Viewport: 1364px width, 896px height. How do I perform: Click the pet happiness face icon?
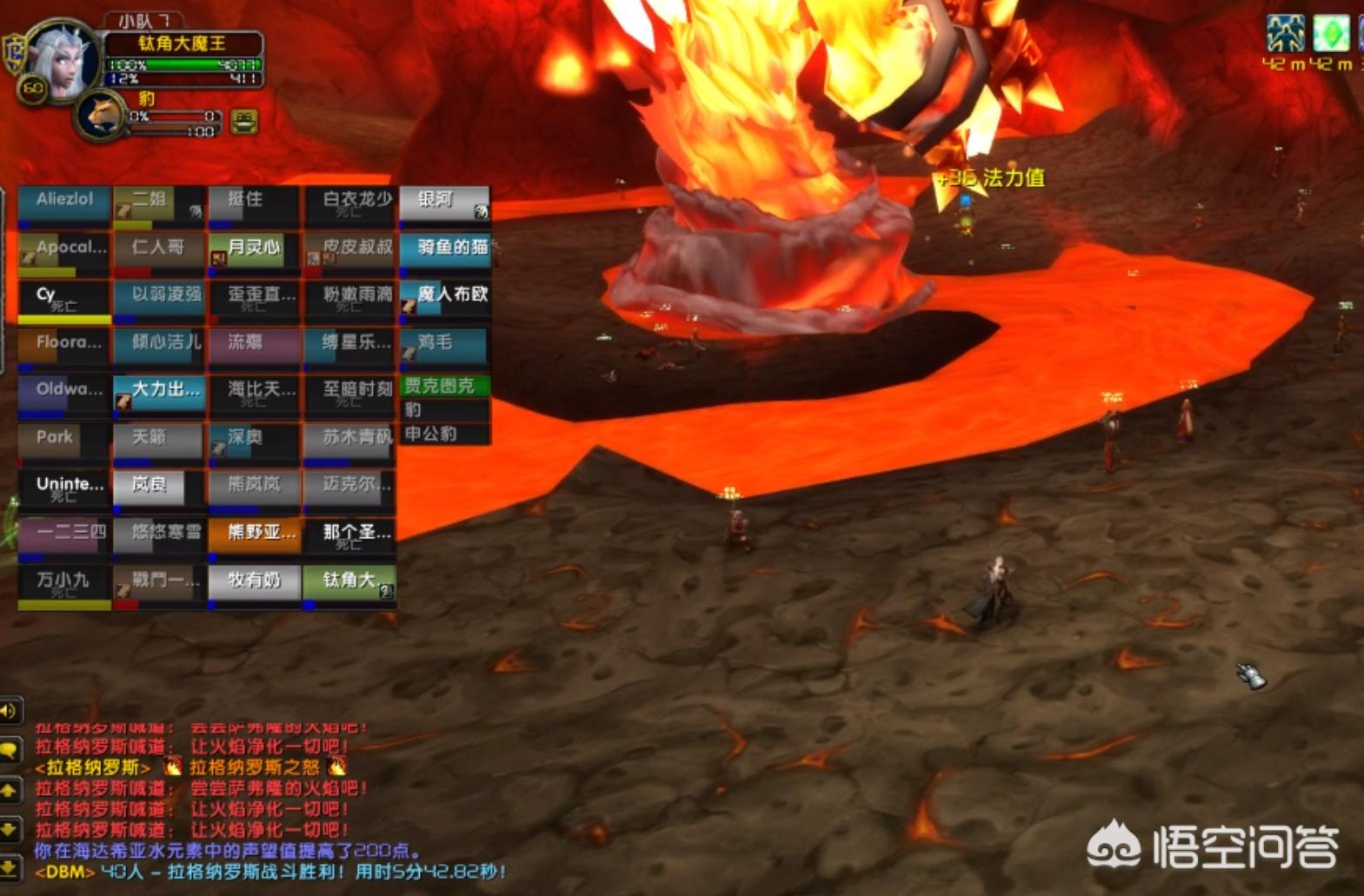click(x=243, y=122)
